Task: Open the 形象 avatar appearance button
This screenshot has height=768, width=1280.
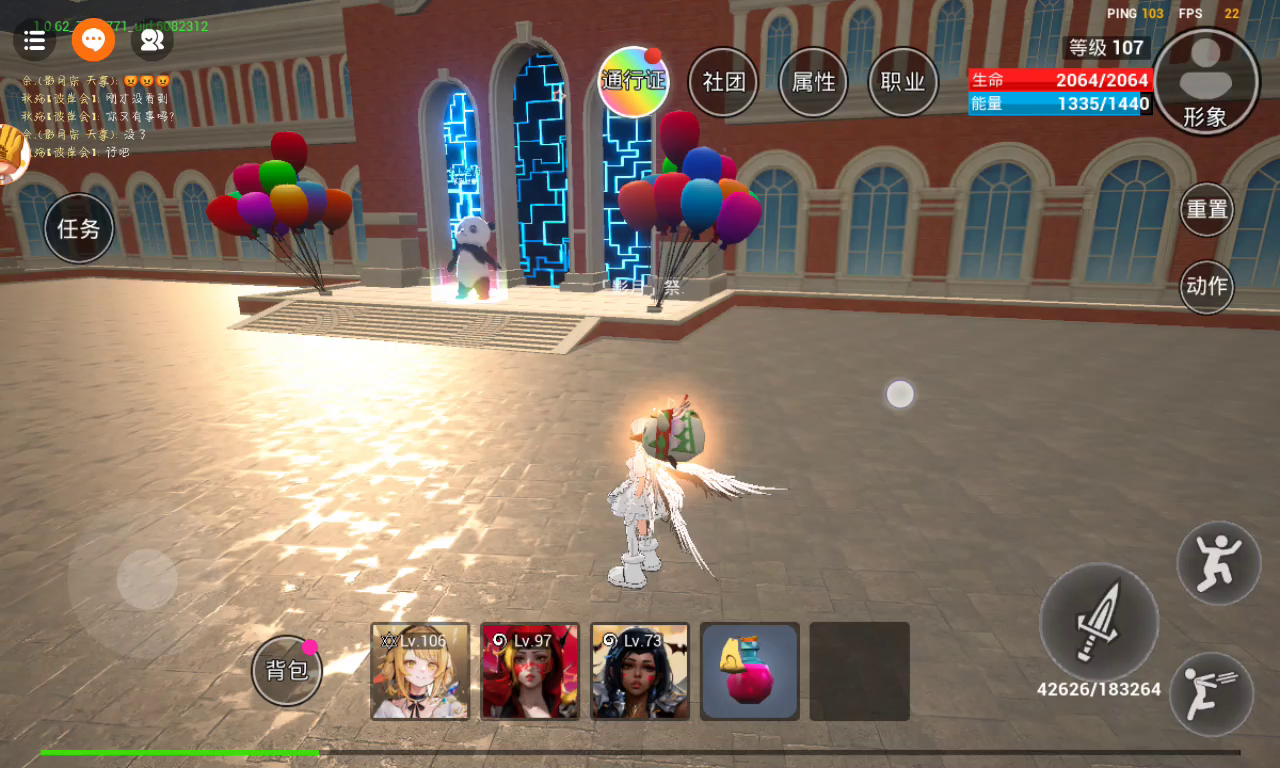Action: (1205, 82)
